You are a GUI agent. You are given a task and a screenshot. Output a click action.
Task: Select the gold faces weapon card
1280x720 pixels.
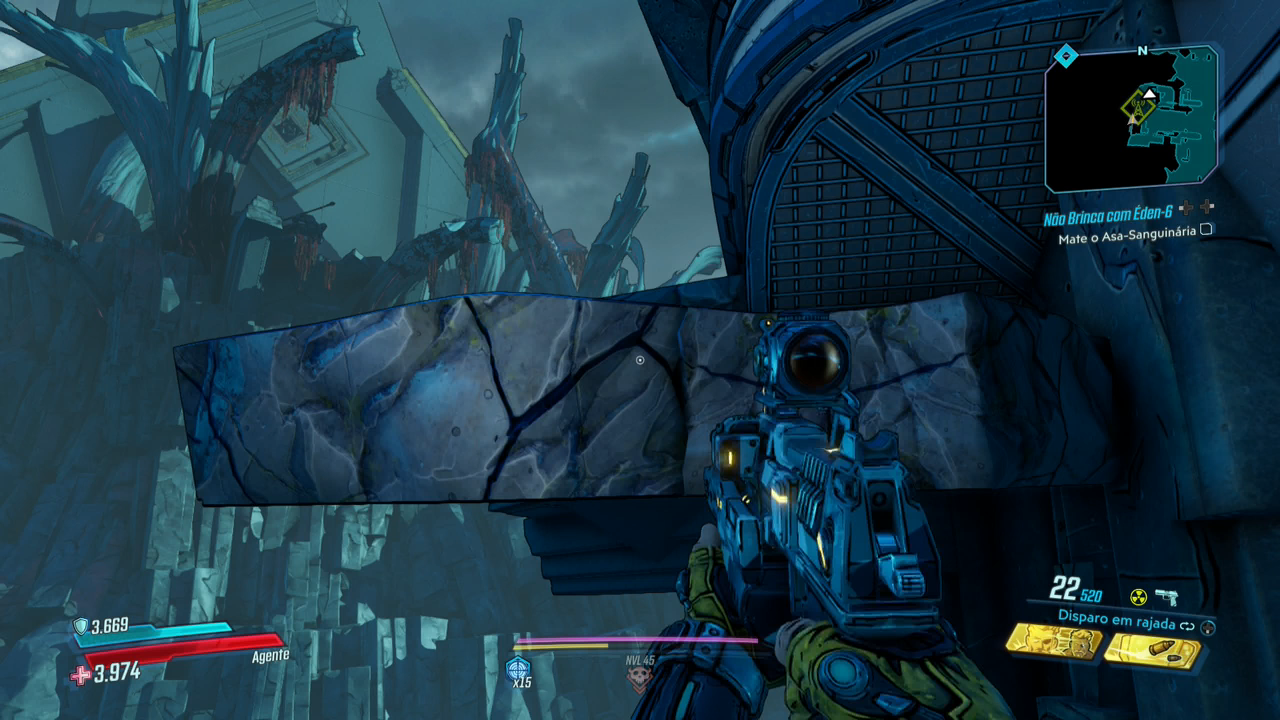tap(1053, 642)
